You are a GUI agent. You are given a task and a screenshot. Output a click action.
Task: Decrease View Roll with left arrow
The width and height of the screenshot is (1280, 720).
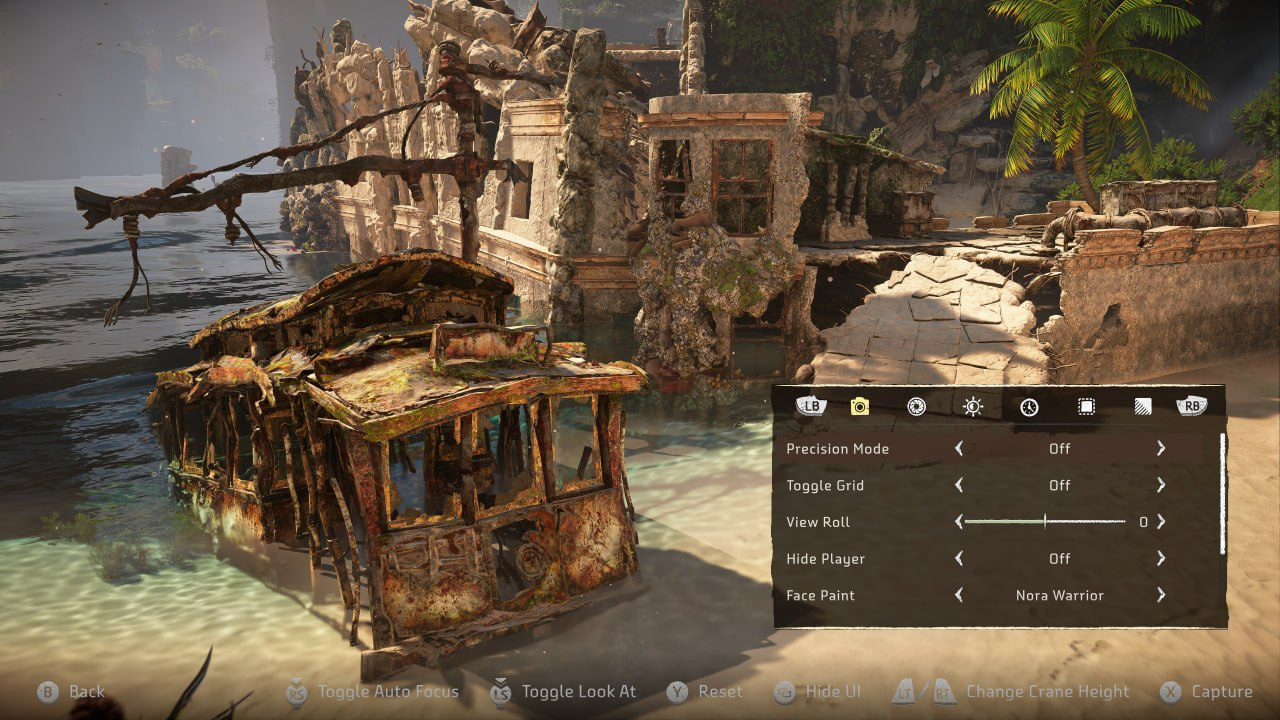click(x=959, y=522)
